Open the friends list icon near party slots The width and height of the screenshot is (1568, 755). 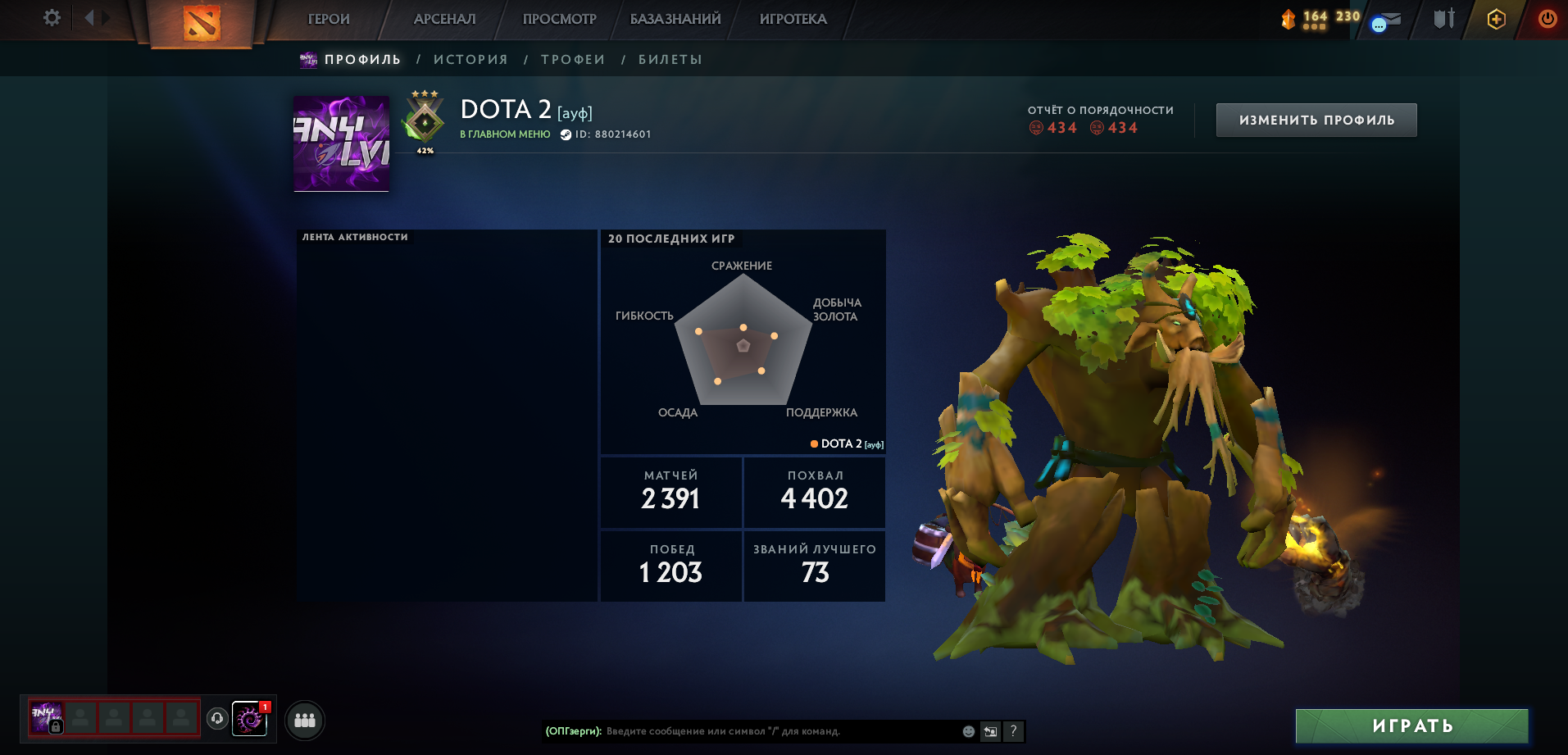(303, 721)
